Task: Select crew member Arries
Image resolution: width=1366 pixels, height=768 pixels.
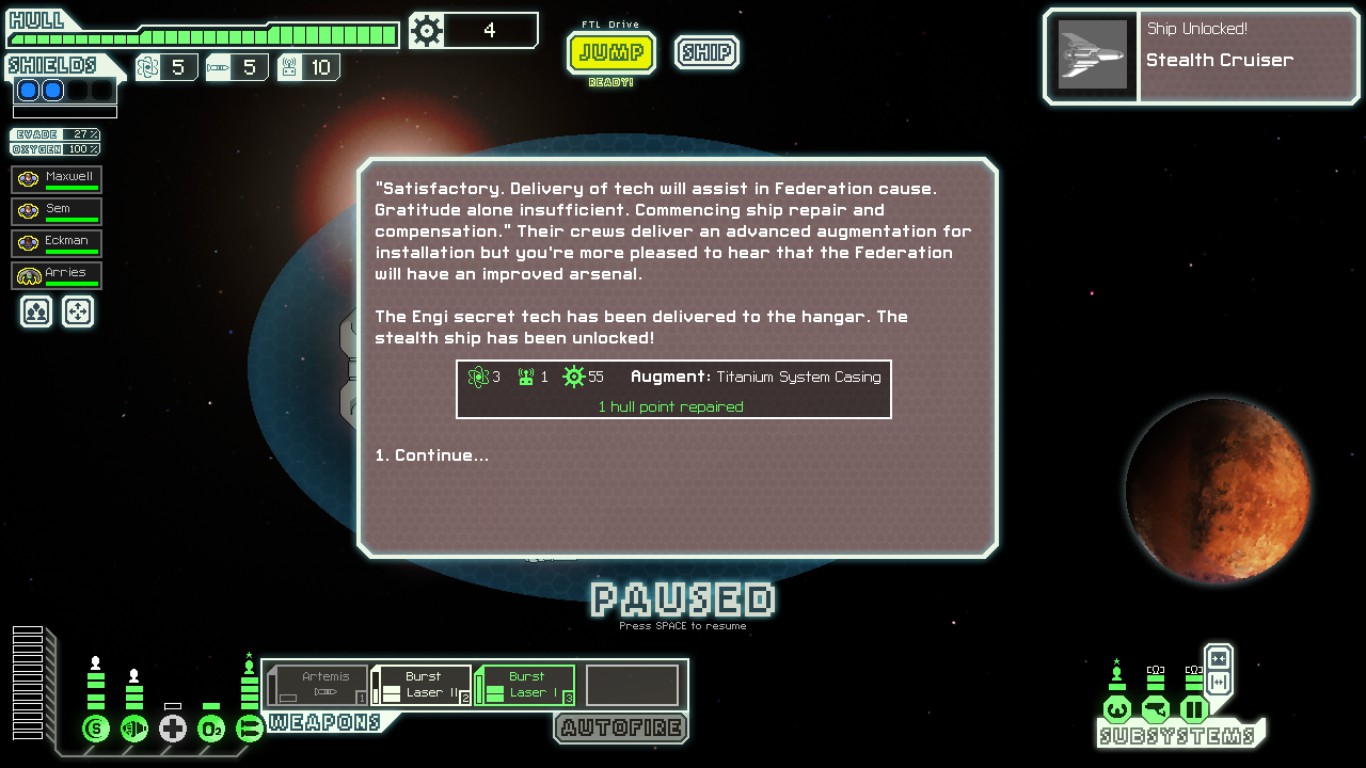Action: pyautogui.click(x=57, y=276)
